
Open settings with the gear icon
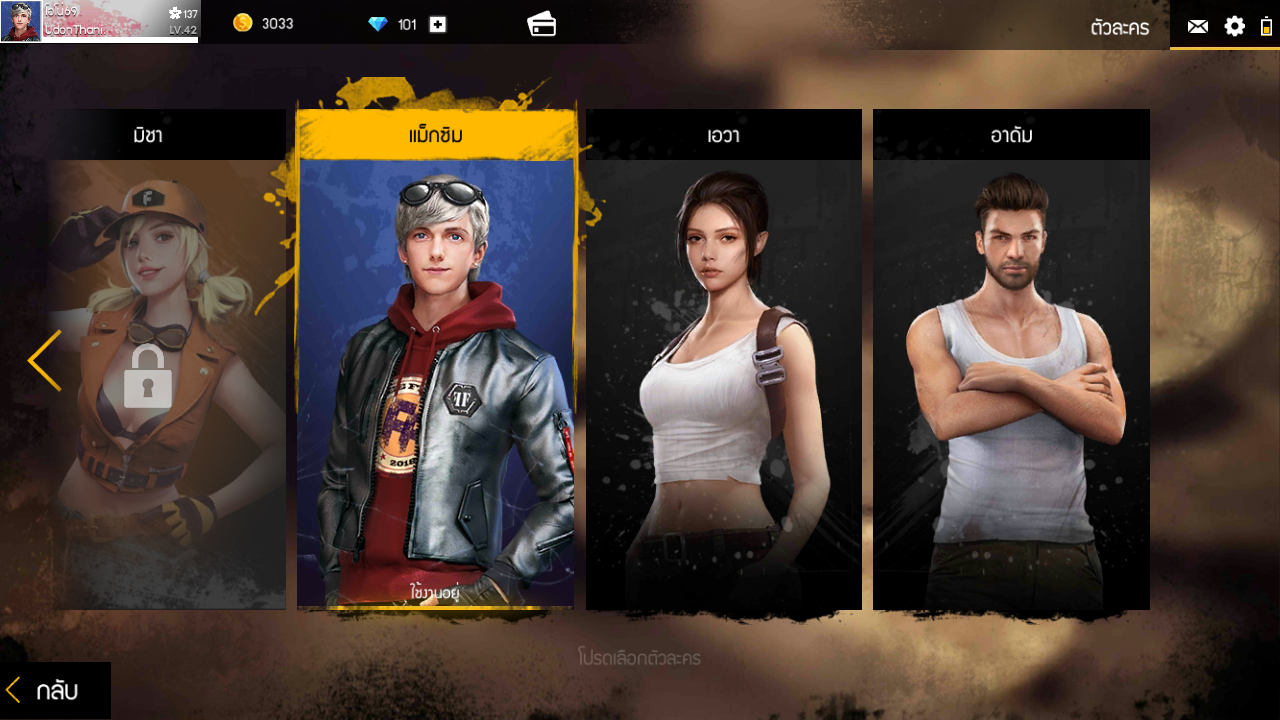coord(1235,26)
